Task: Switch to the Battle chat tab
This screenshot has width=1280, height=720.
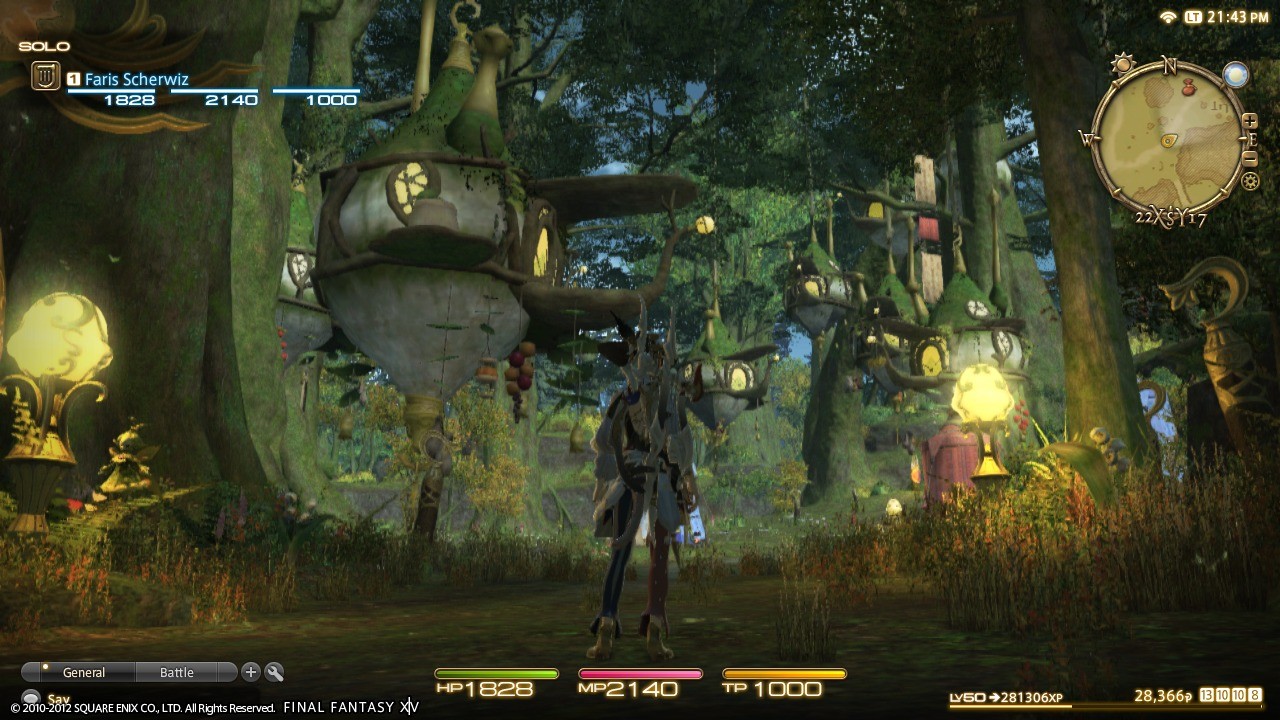Action: [x=176, y=672]
